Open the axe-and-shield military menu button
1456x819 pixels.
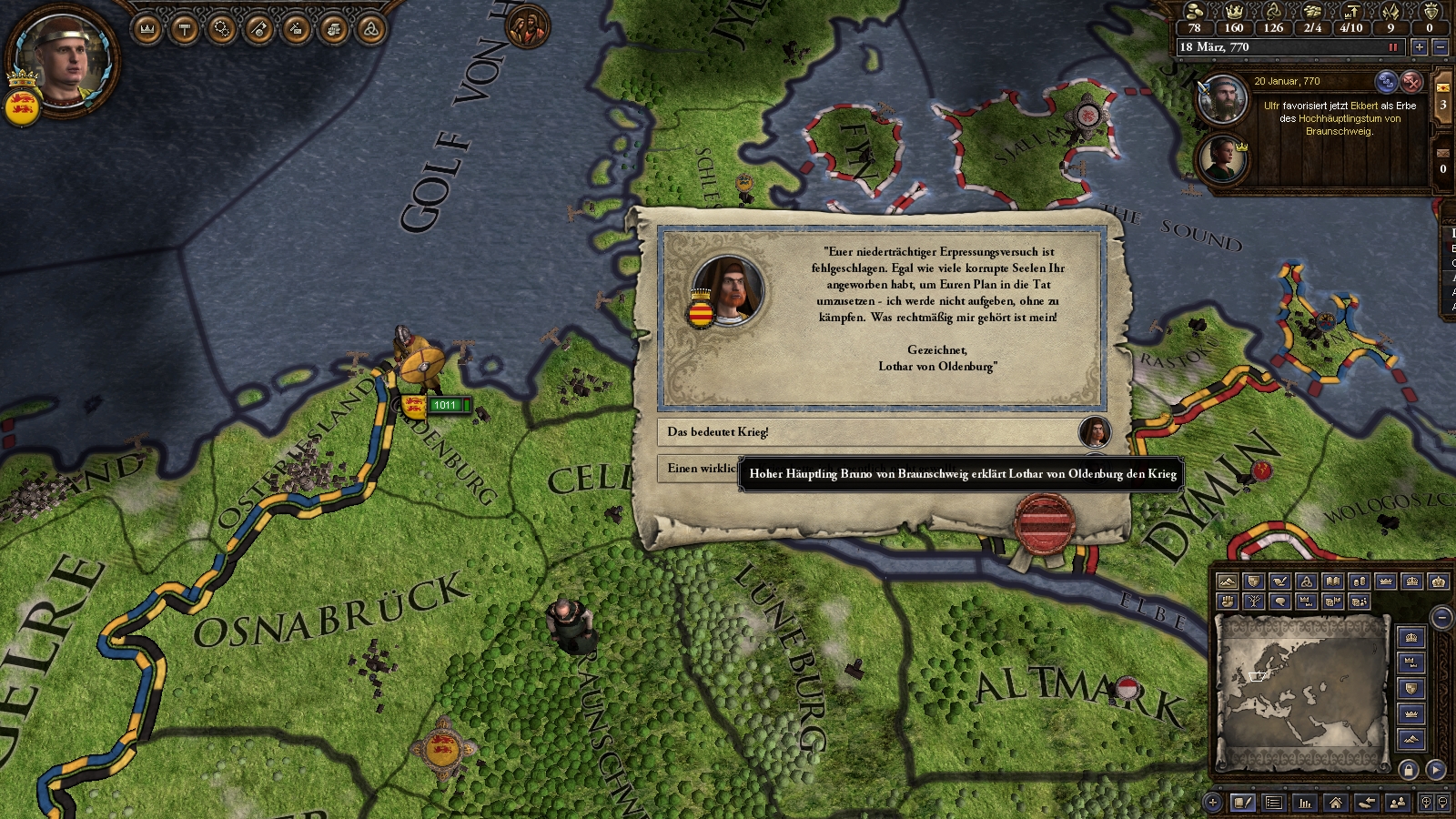click(x=259, y=30)
